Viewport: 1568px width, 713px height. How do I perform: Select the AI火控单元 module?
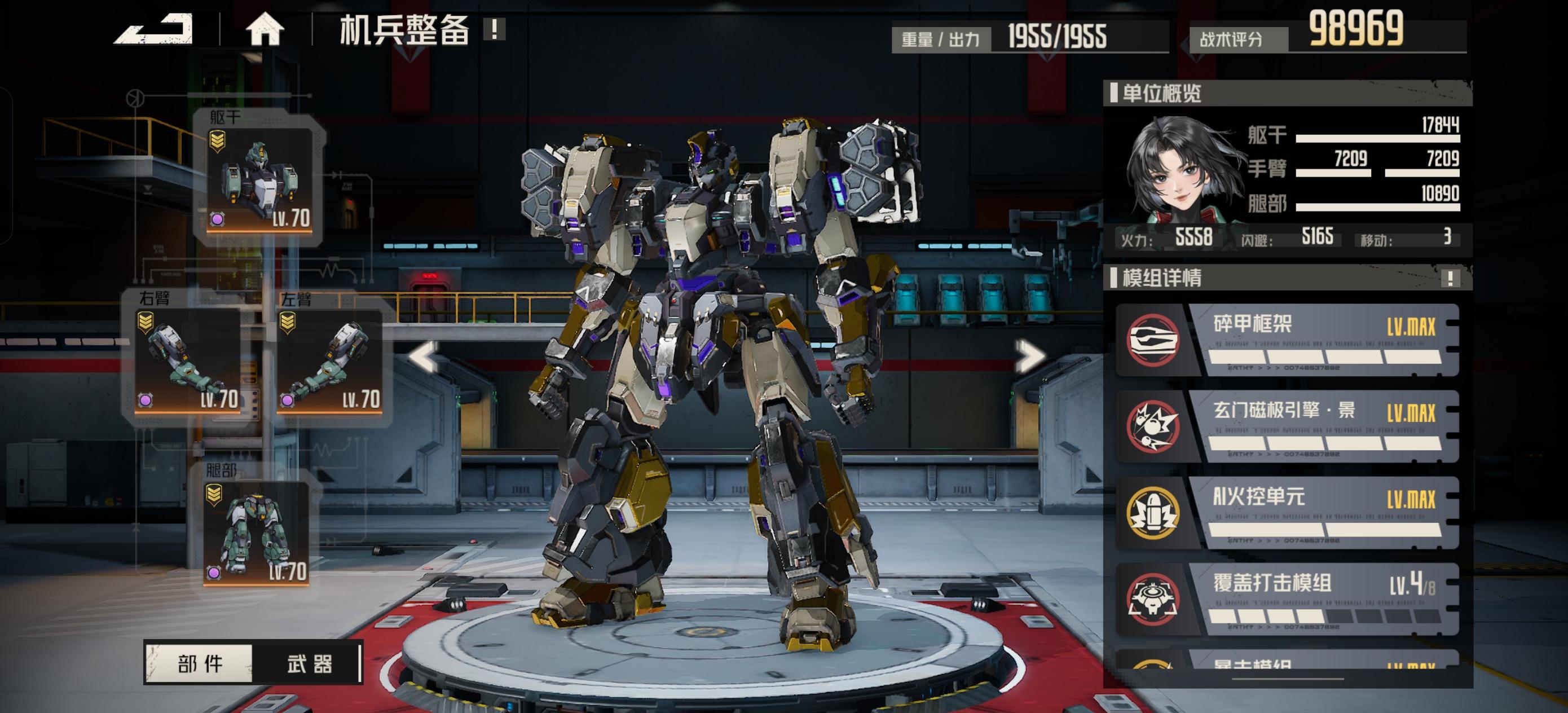click(x=1287, y=513)
